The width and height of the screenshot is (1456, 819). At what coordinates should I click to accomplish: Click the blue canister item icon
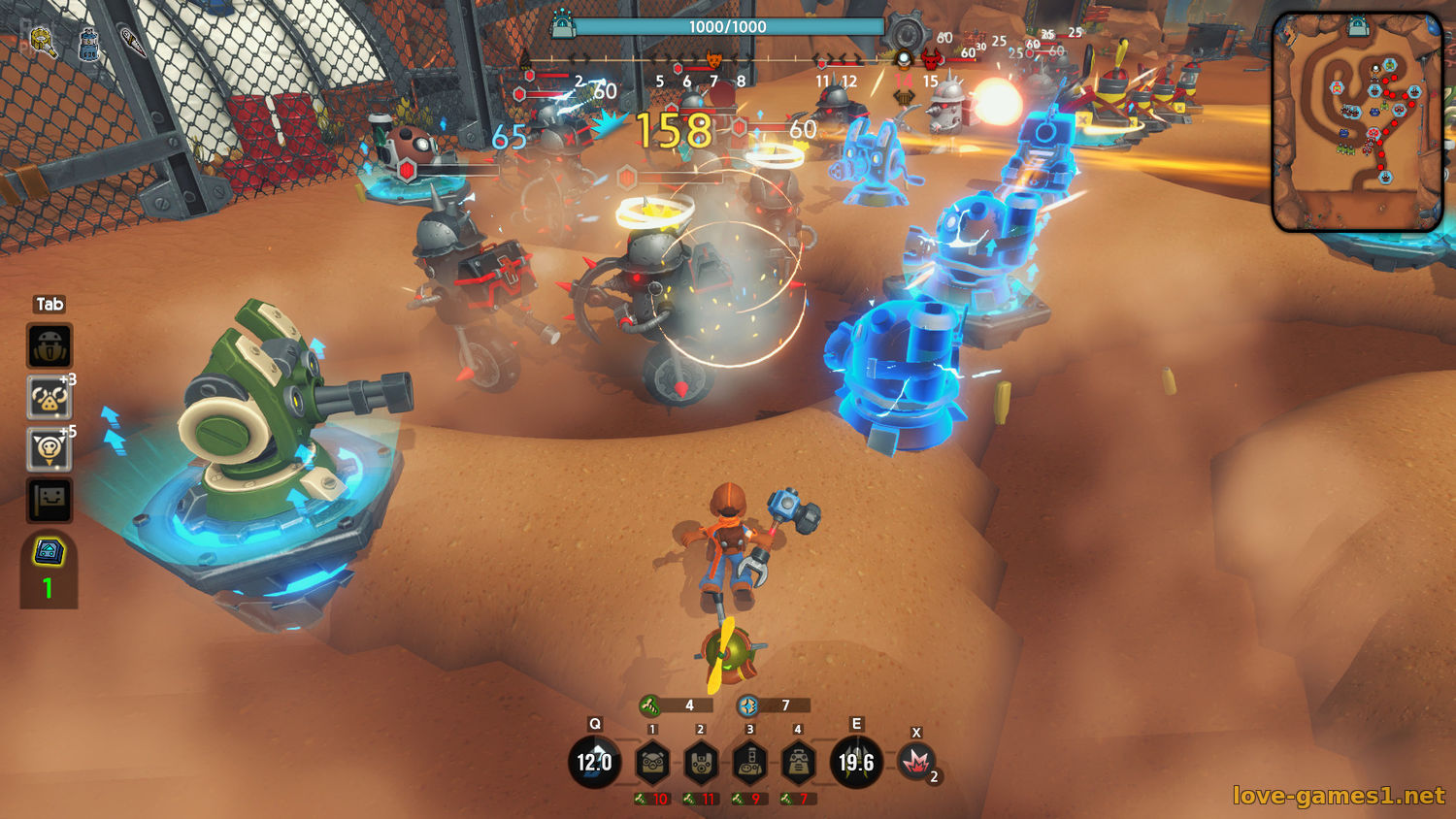click(x=88, y=43)
